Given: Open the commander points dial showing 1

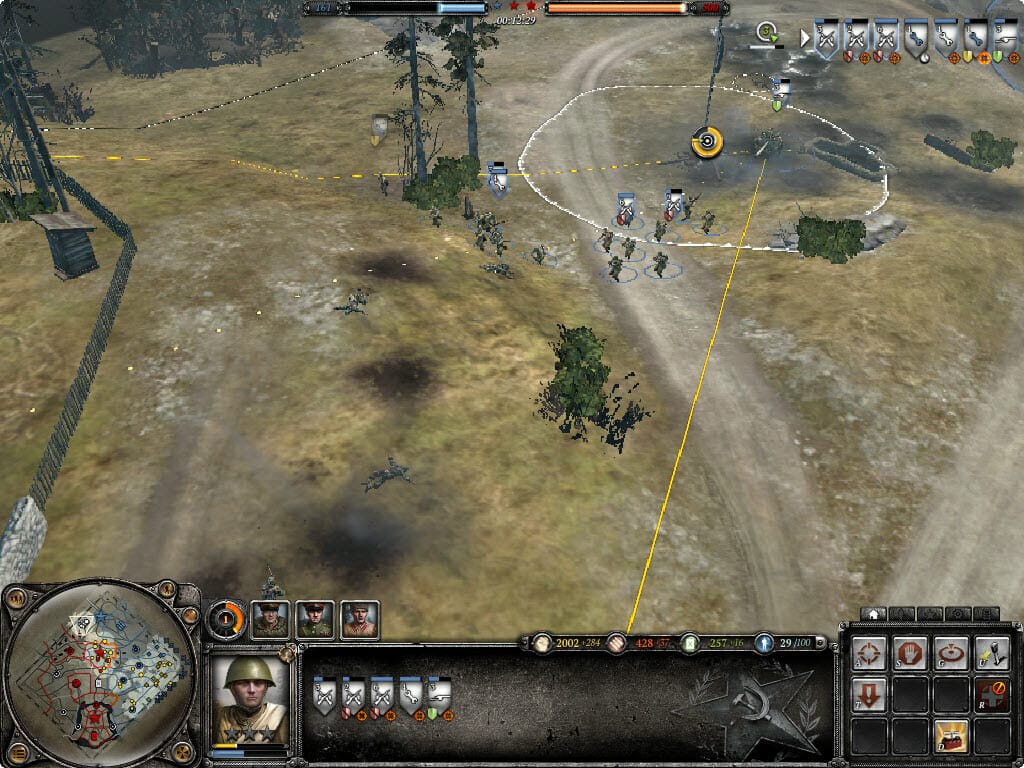Looking at the screenshot, I should [x=225, y=619].
